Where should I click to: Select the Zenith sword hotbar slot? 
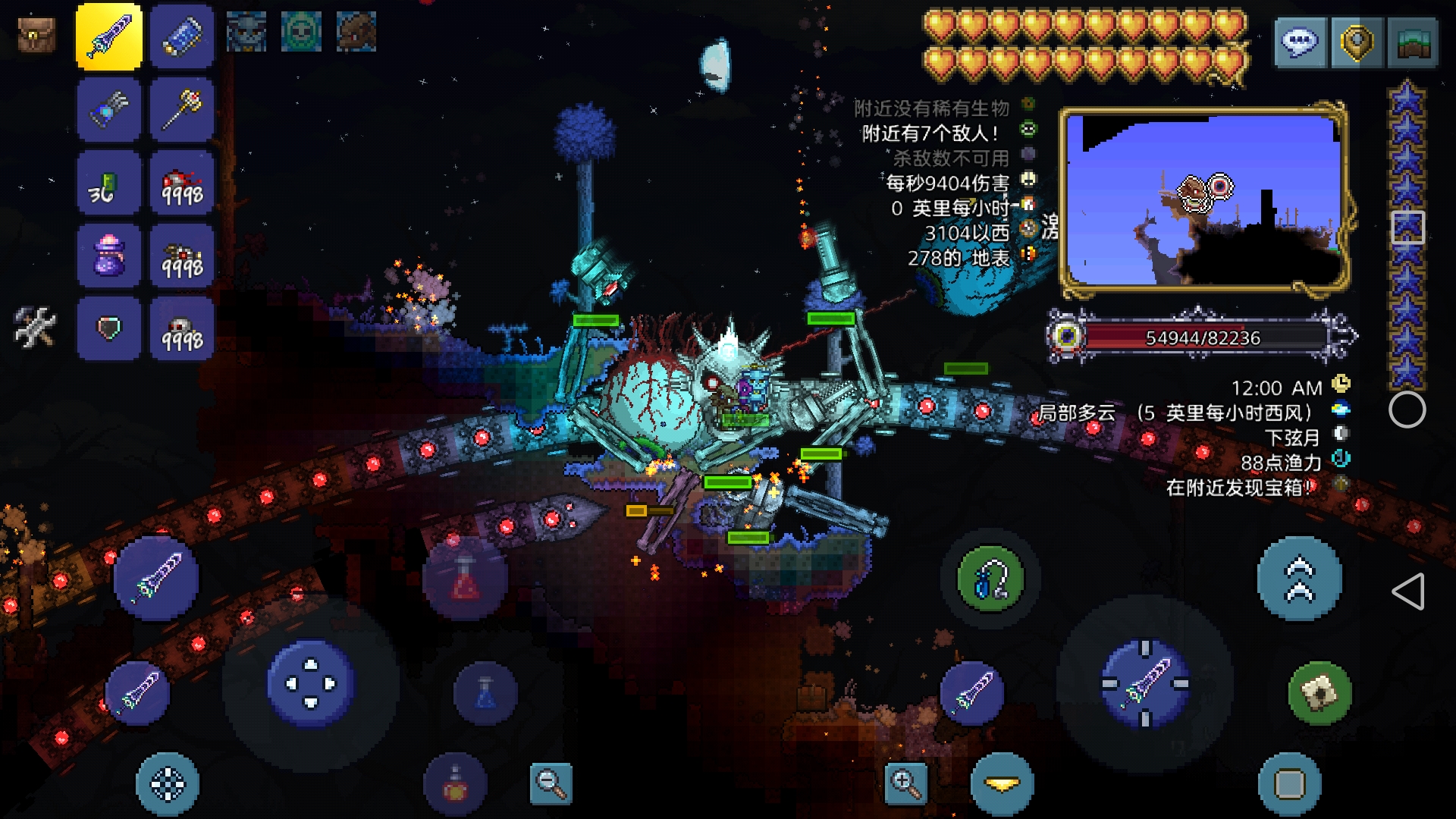pyautogui.click(x=108, y=36)
